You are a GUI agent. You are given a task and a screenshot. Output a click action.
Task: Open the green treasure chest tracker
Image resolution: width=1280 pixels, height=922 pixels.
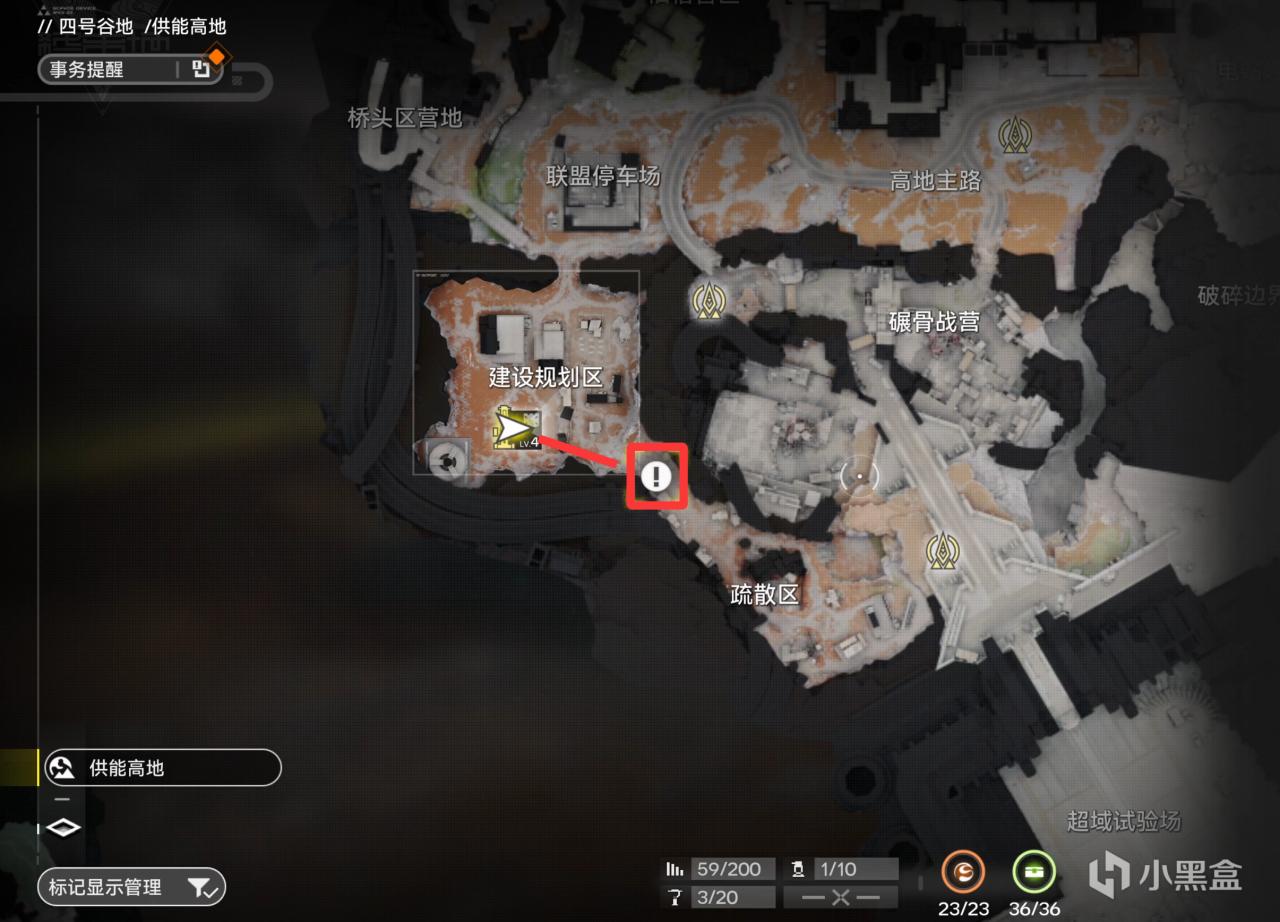click(x=1034, y=872)
